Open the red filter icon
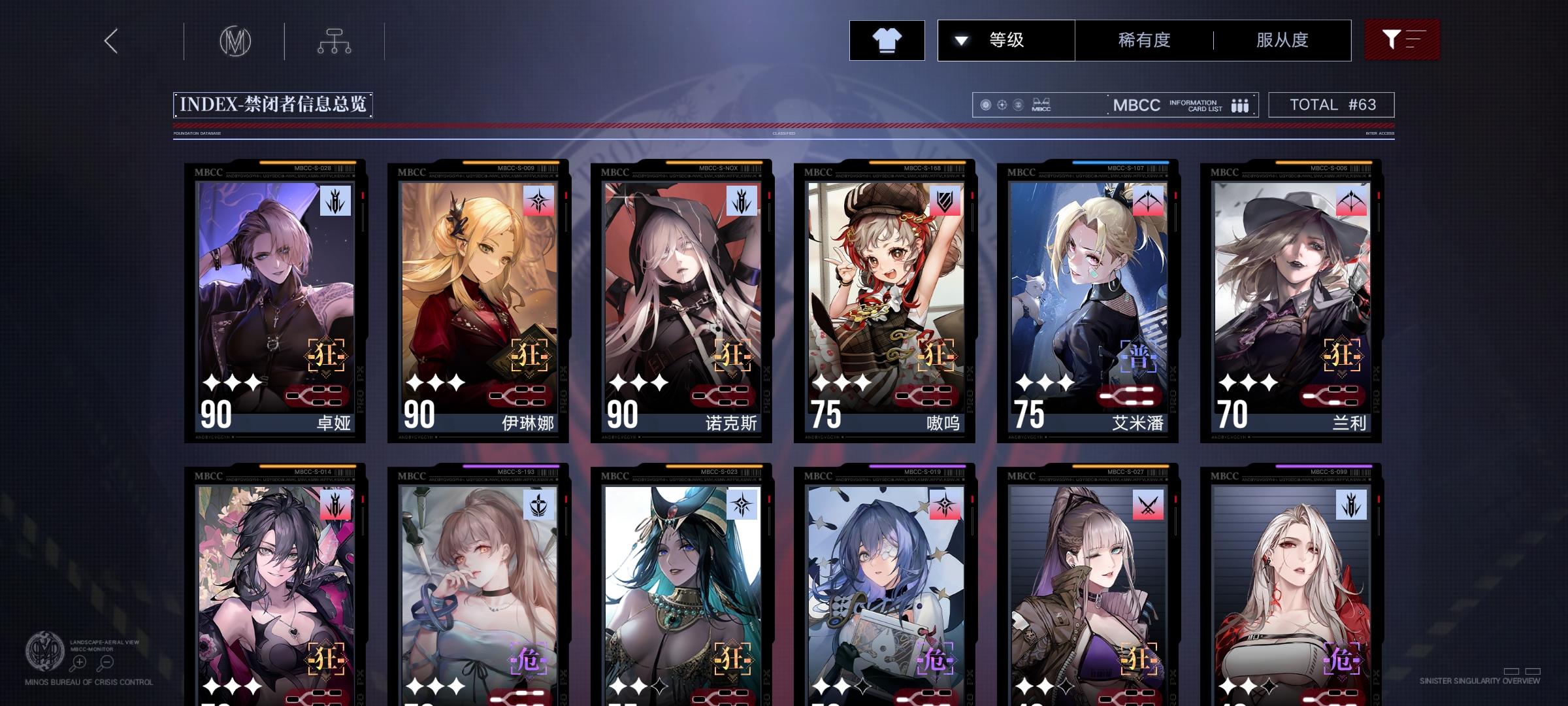1568x706 pixels. tap(1402, 40)
